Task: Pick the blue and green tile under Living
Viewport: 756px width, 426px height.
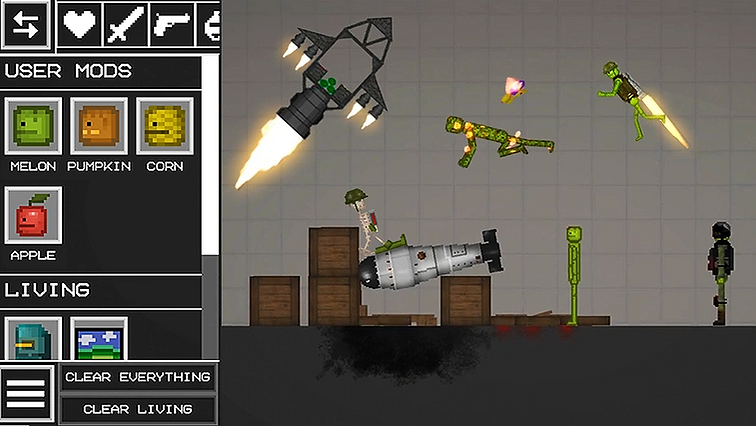Action: coord(98,338)
